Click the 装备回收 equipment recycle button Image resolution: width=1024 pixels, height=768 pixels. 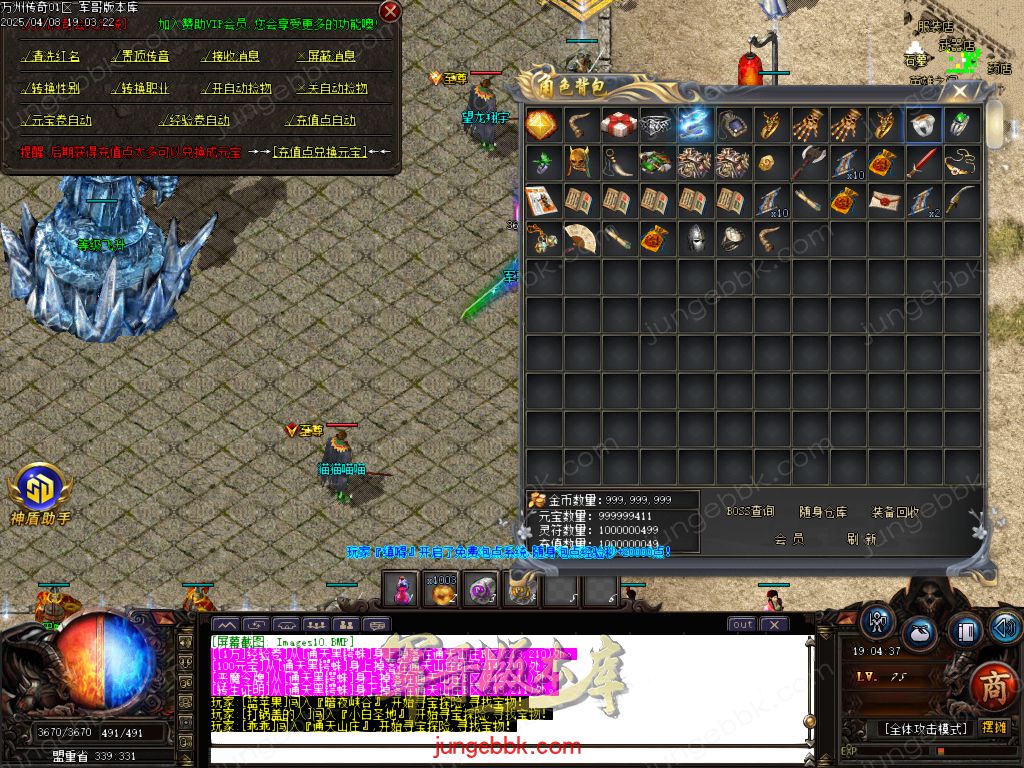click(x=895, y=512)
